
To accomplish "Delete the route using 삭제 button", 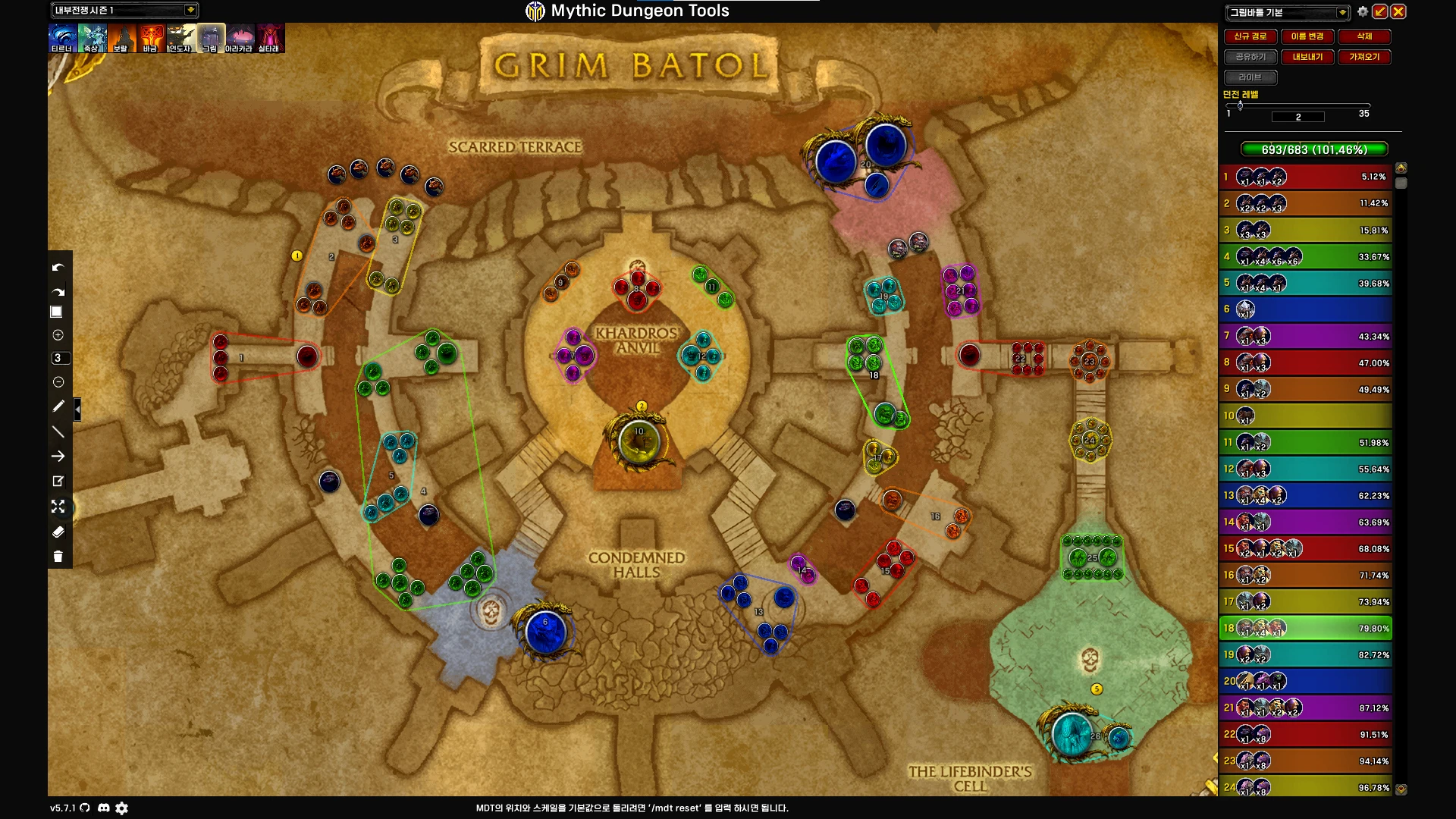I will click(x=1364, y=36).
